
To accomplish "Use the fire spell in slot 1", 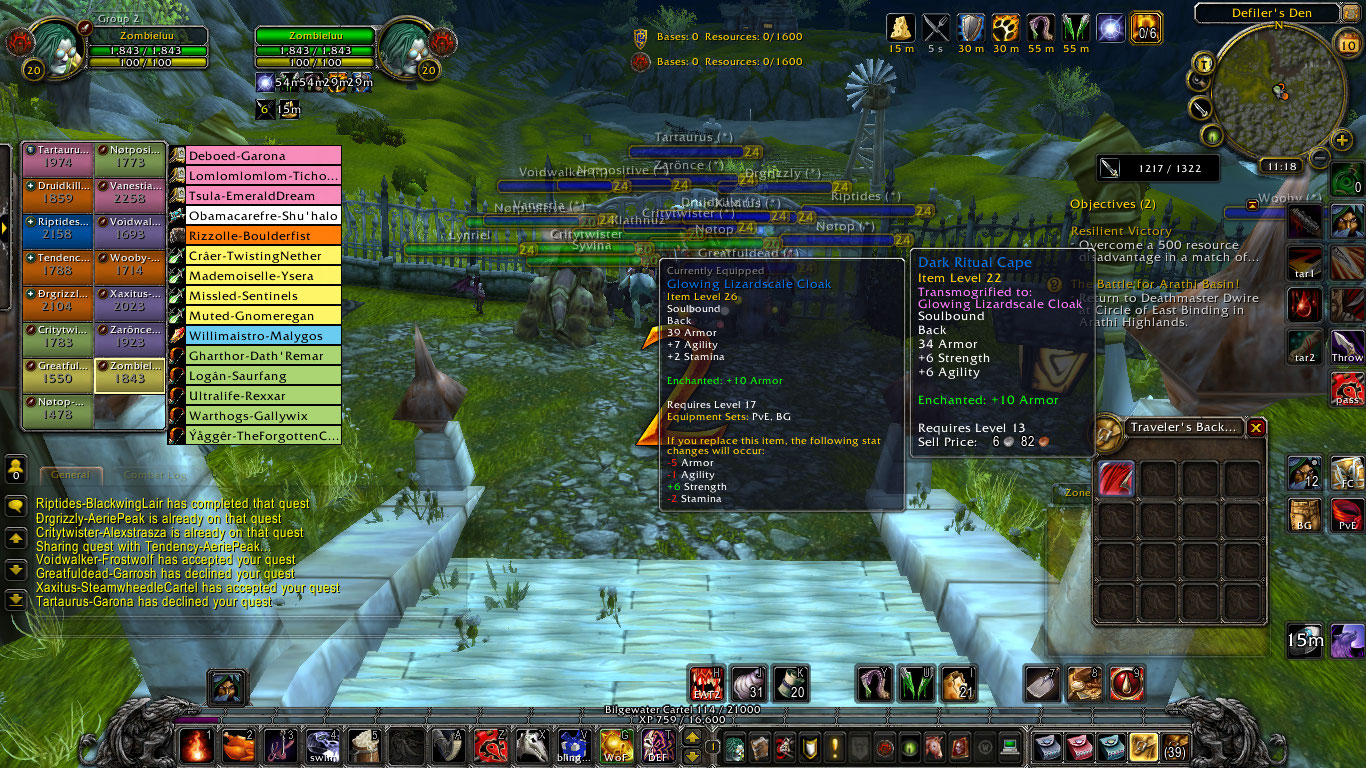I will [196, 746].
